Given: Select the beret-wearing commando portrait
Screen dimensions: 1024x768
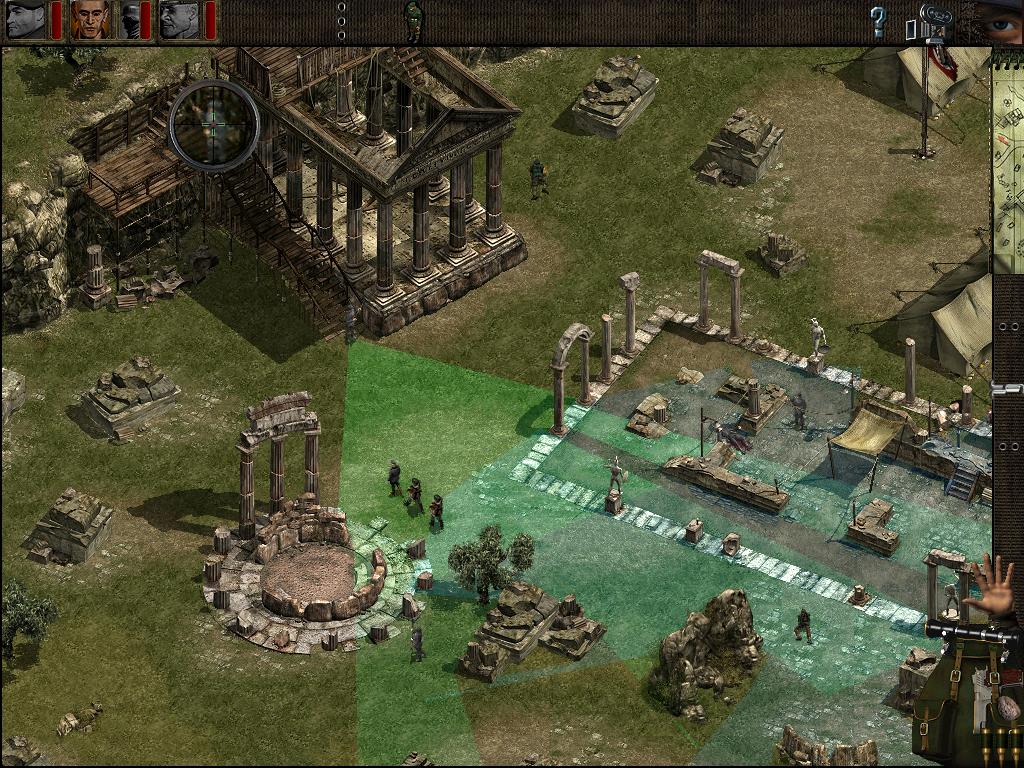Looking at the screenshot, I should pos(26,19).
